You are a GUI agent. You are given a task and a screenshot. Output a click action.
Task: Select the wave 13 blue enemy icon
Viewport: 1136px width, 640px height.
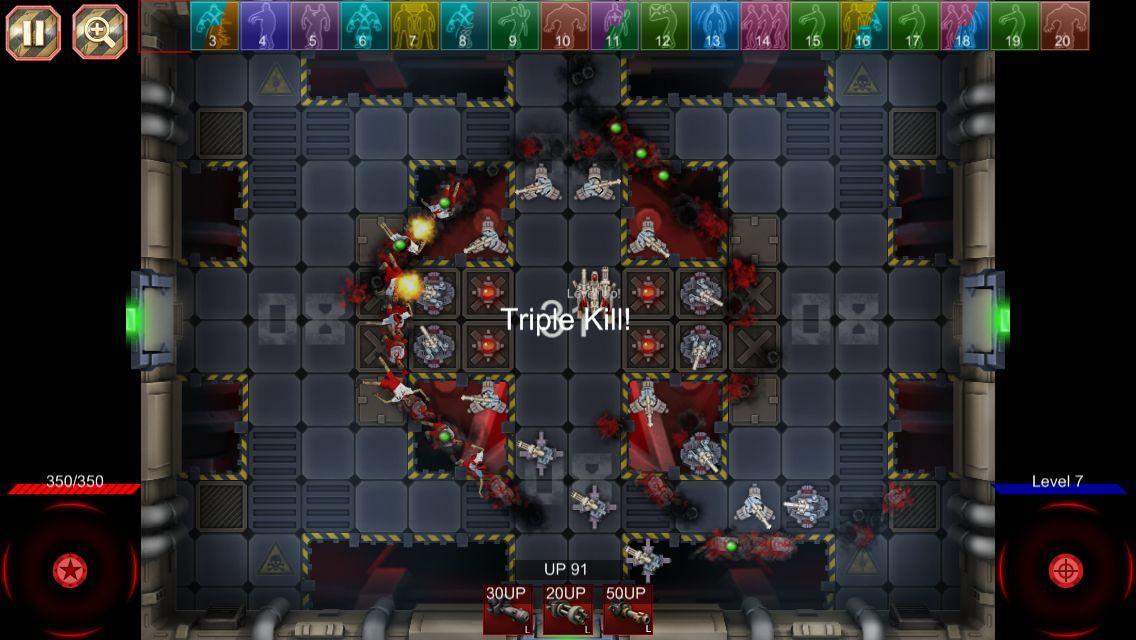[714, 26]
